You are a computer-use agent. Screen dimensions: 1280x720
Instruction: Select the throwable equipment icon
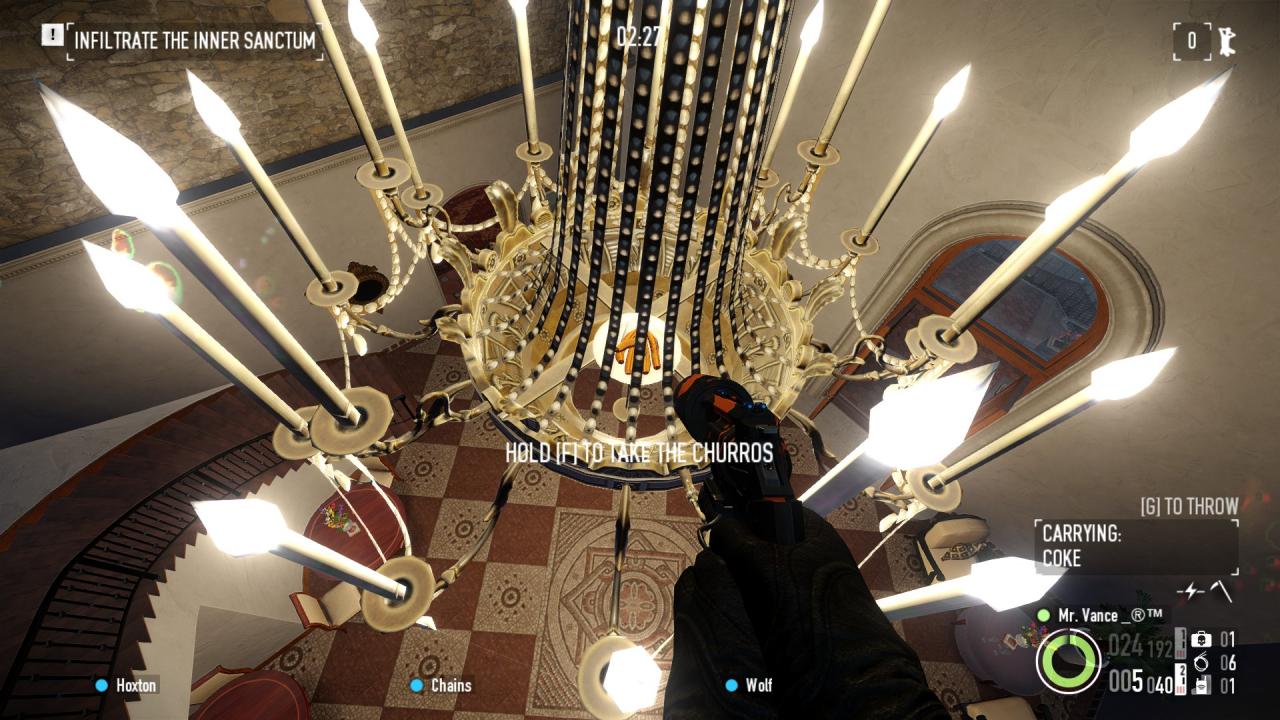(1201, 685)
